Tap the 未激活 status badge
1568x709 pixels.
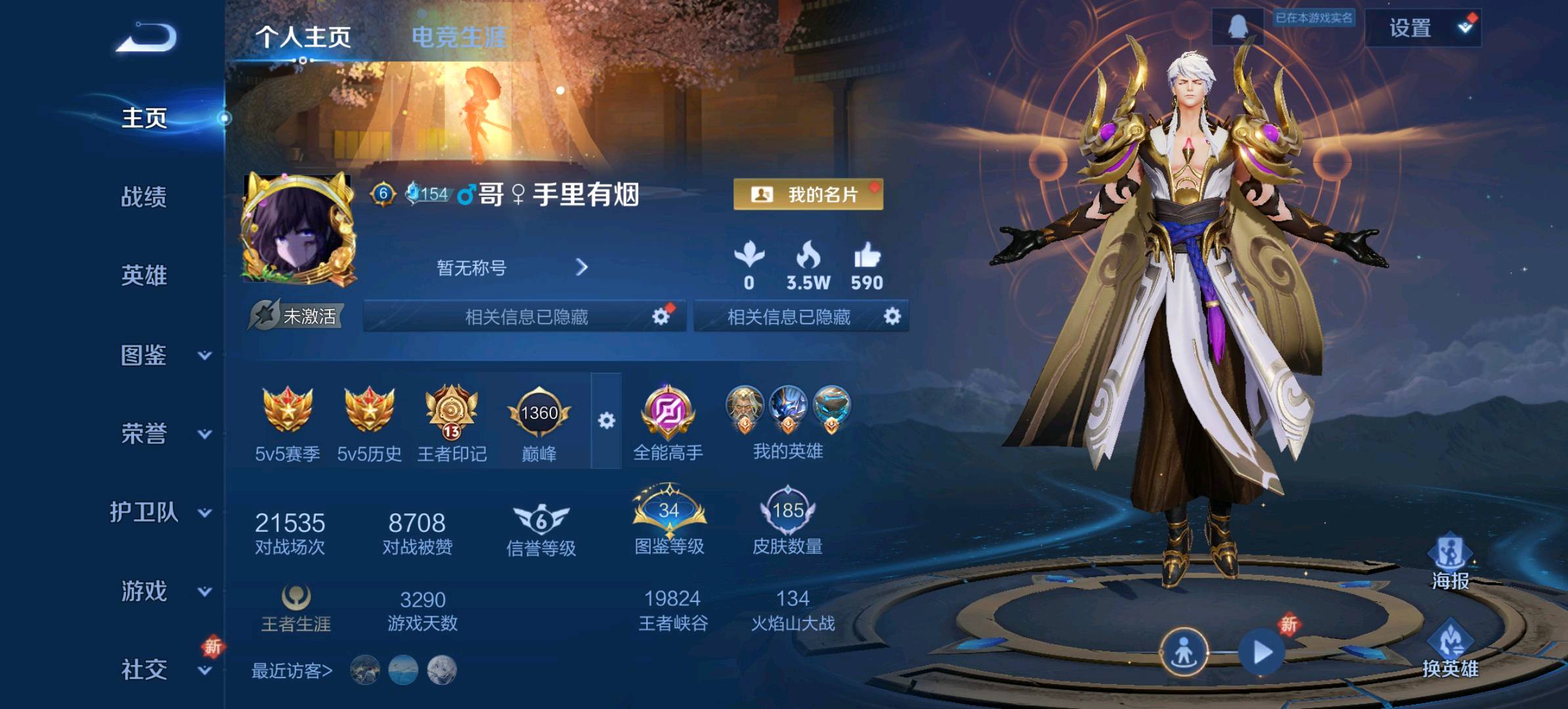297,316
